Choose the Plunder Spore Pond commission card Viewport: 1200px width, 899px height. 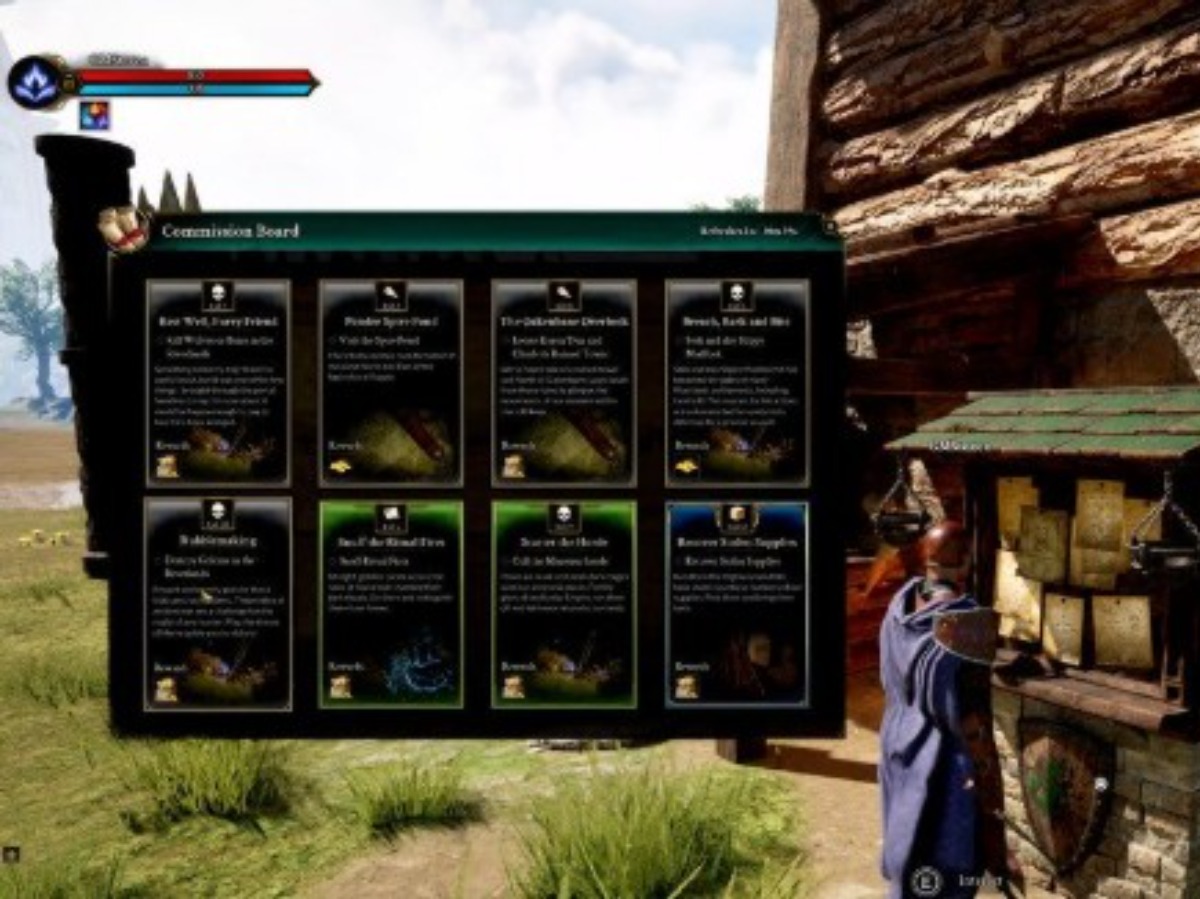tap(391, 382)
